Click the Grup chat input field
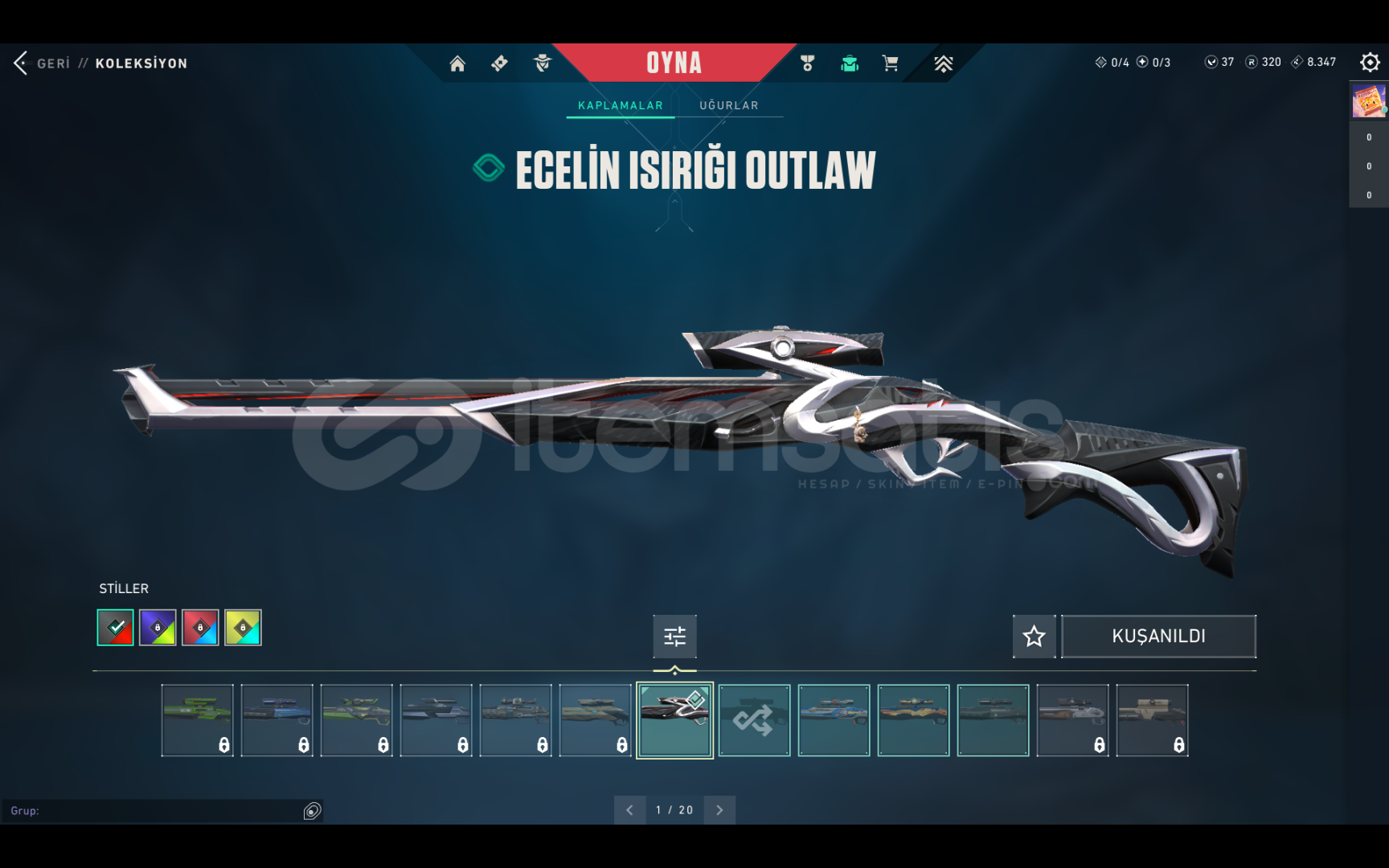The image size is (1389, 868). (153, 811)
